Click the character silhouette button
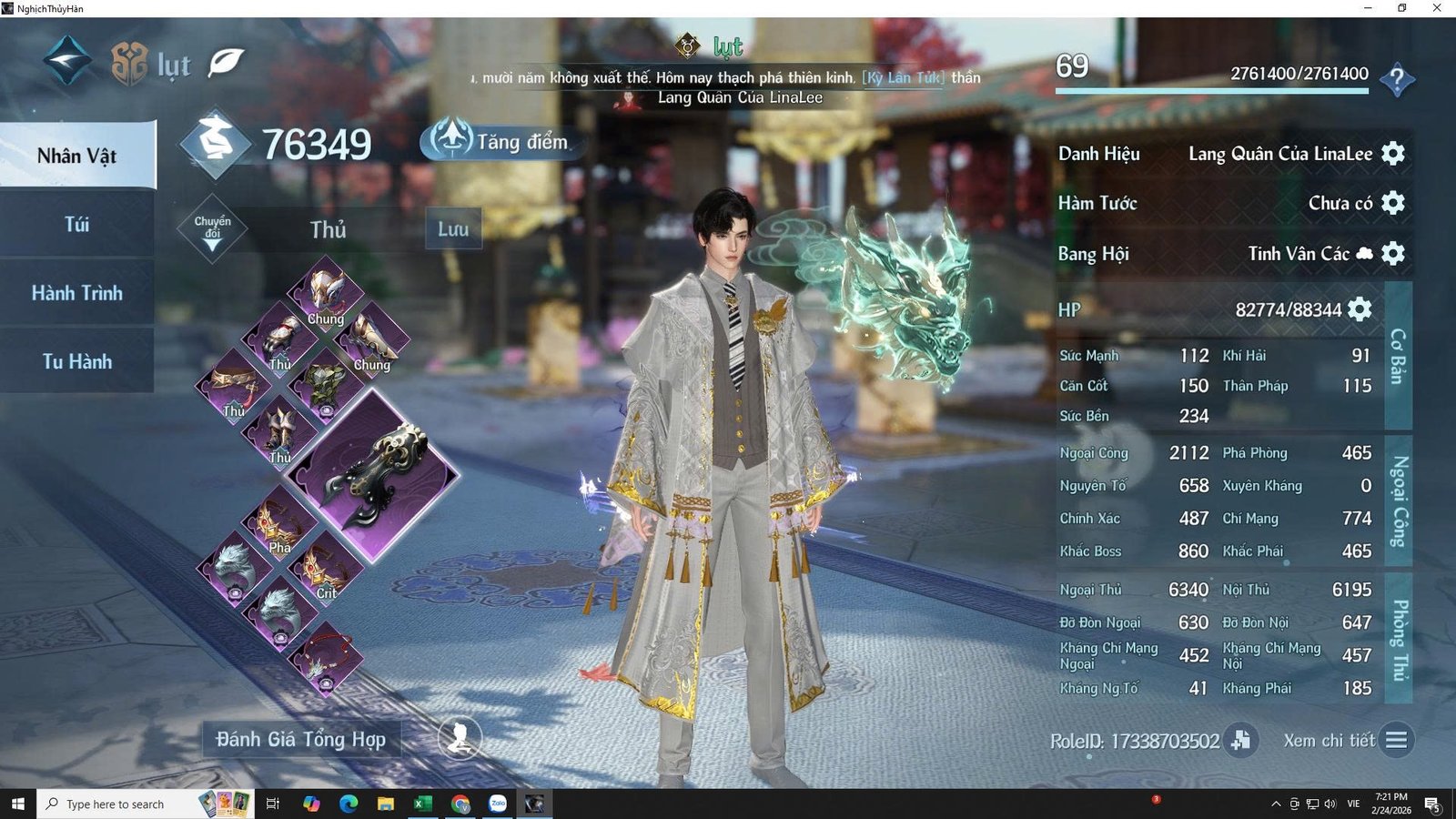This screenshot has height=819, width=1456. point(460,739)
